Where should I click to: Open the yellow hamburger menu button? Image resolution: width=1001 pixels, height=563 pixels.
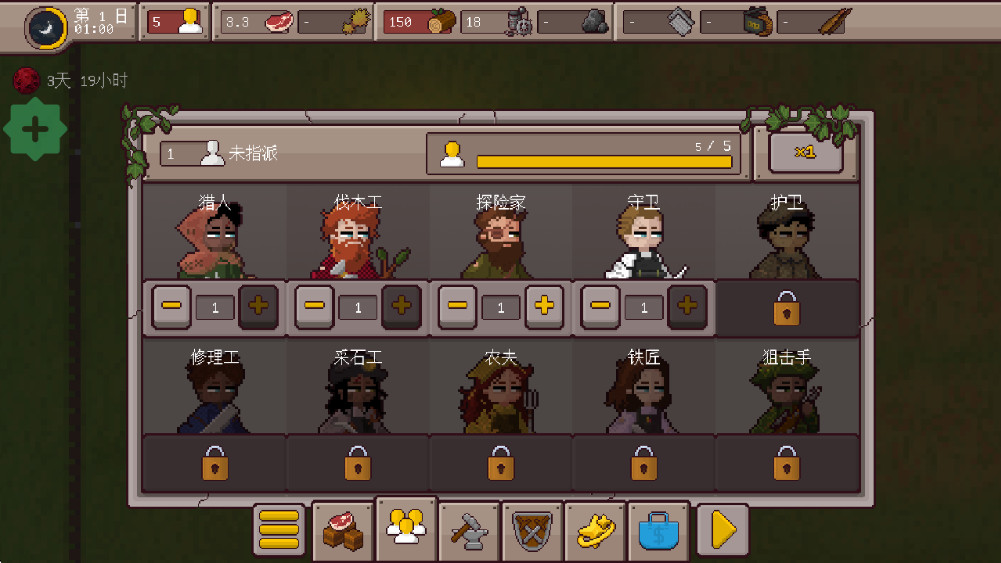click(x=279, y=529)
